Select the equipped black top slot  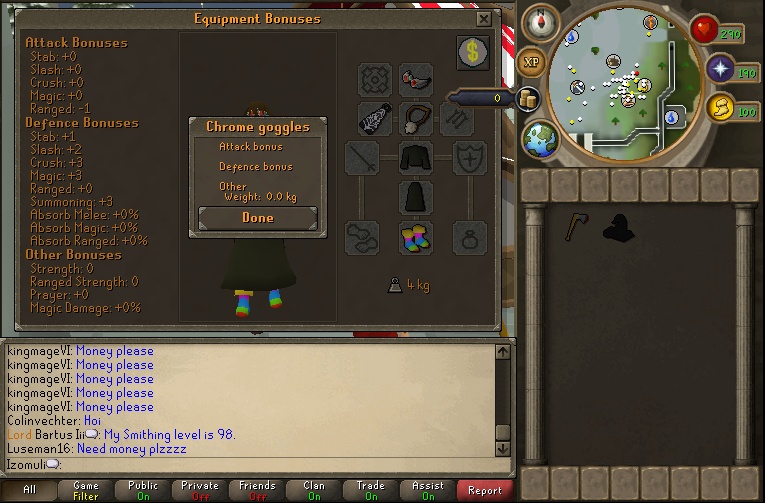click(x=416, y=158)
